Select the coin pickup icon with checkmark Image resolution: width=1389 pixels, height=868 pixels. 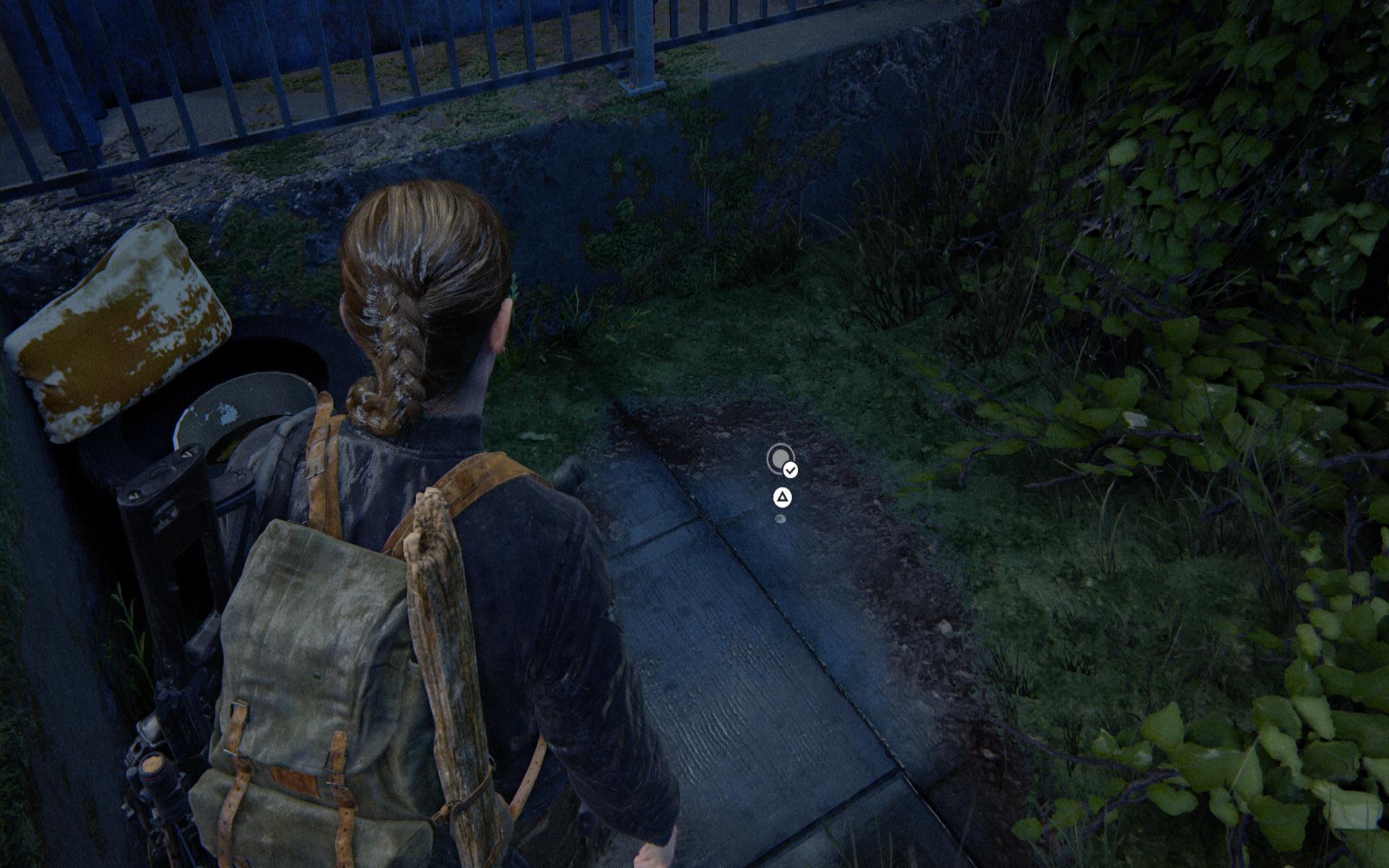(781, 459)
